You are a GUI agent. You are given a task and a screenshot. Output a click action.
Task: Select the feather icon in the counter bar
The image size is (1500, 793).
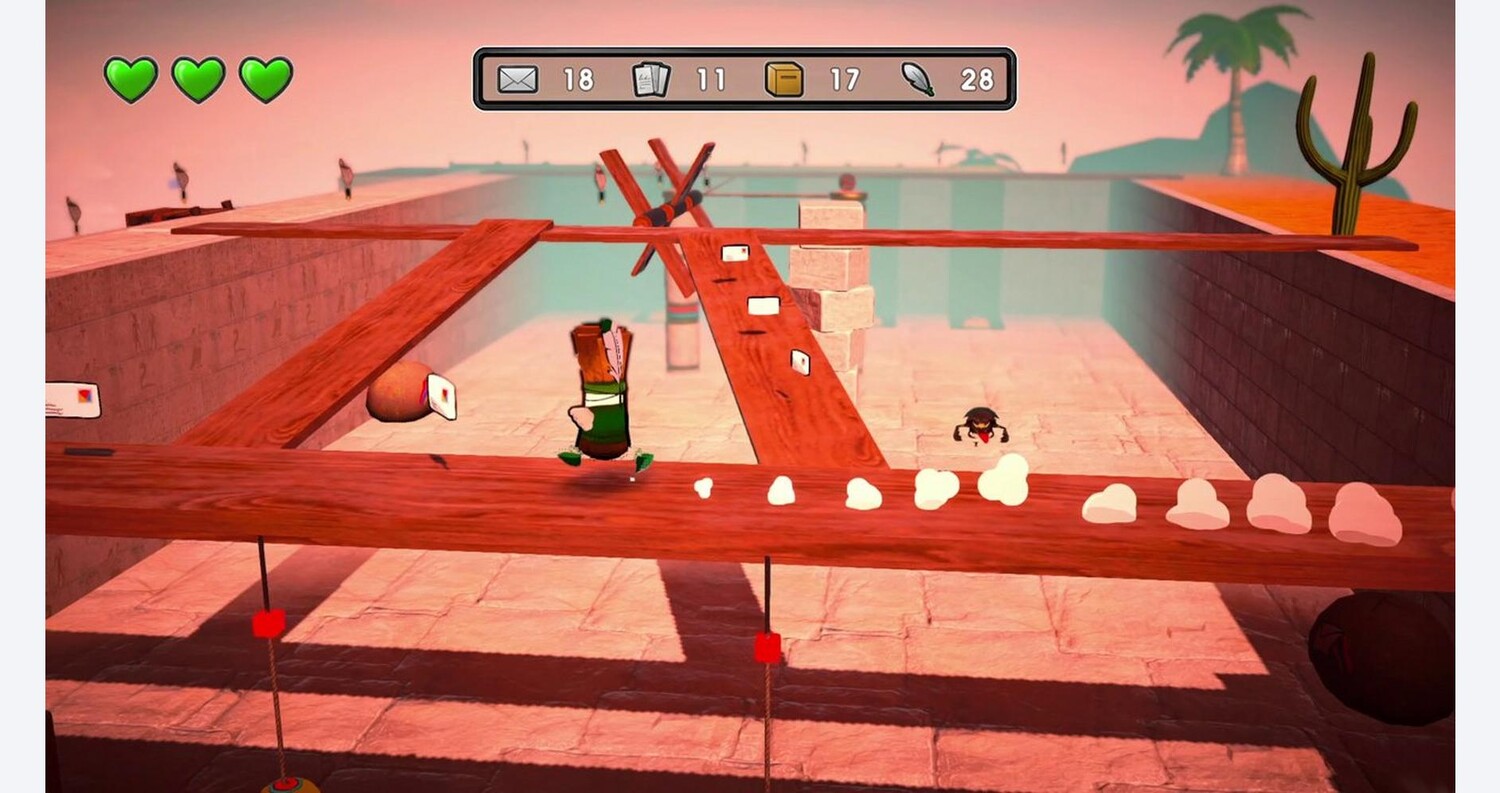click(917, 79)
